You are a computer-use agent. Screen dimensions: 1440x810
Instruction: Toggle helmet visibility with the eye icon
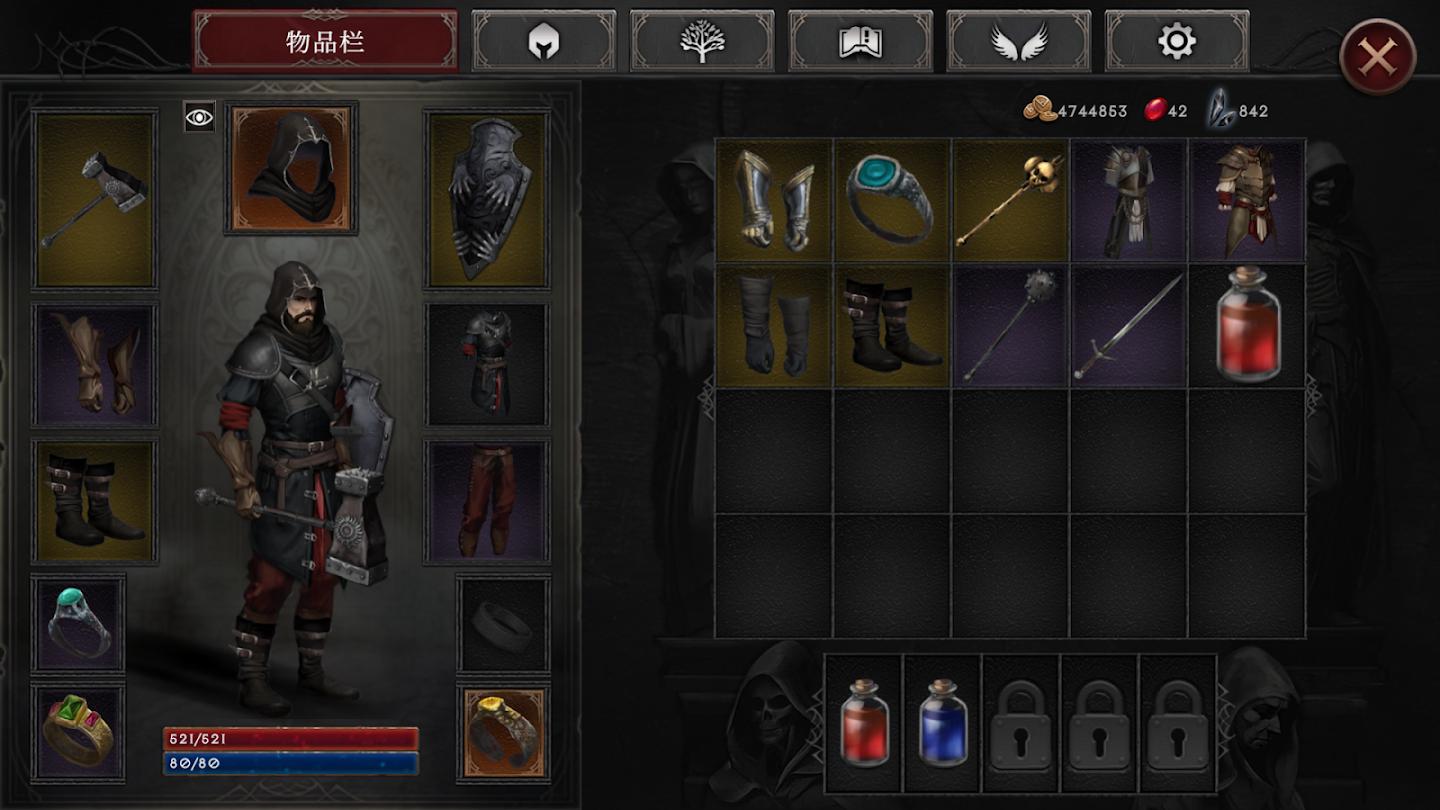point(199,118)
